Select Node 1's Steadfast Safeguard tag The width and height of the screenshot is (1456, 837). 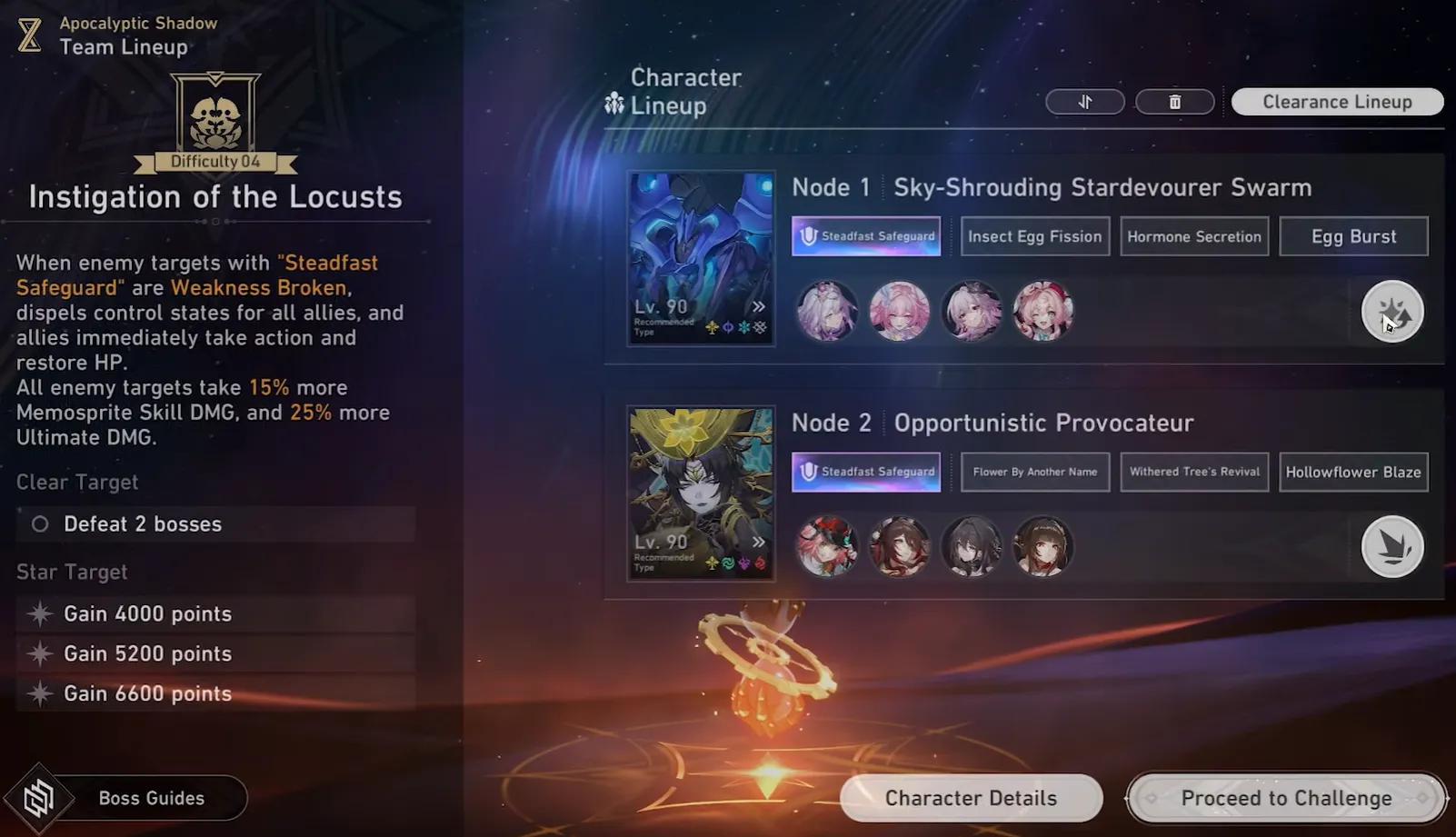point(865,236)
